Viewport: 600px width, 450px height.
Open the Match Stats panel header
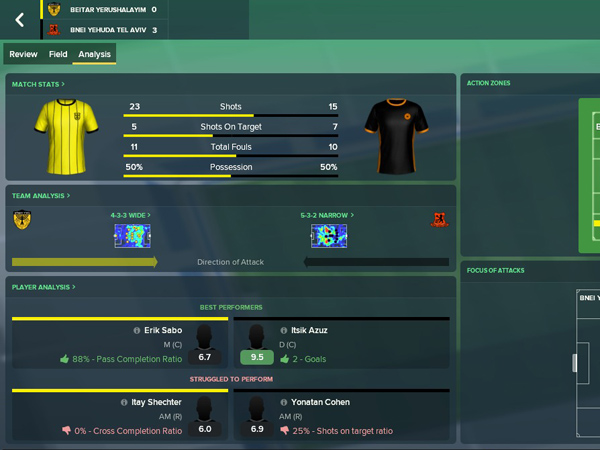(38, 84)
